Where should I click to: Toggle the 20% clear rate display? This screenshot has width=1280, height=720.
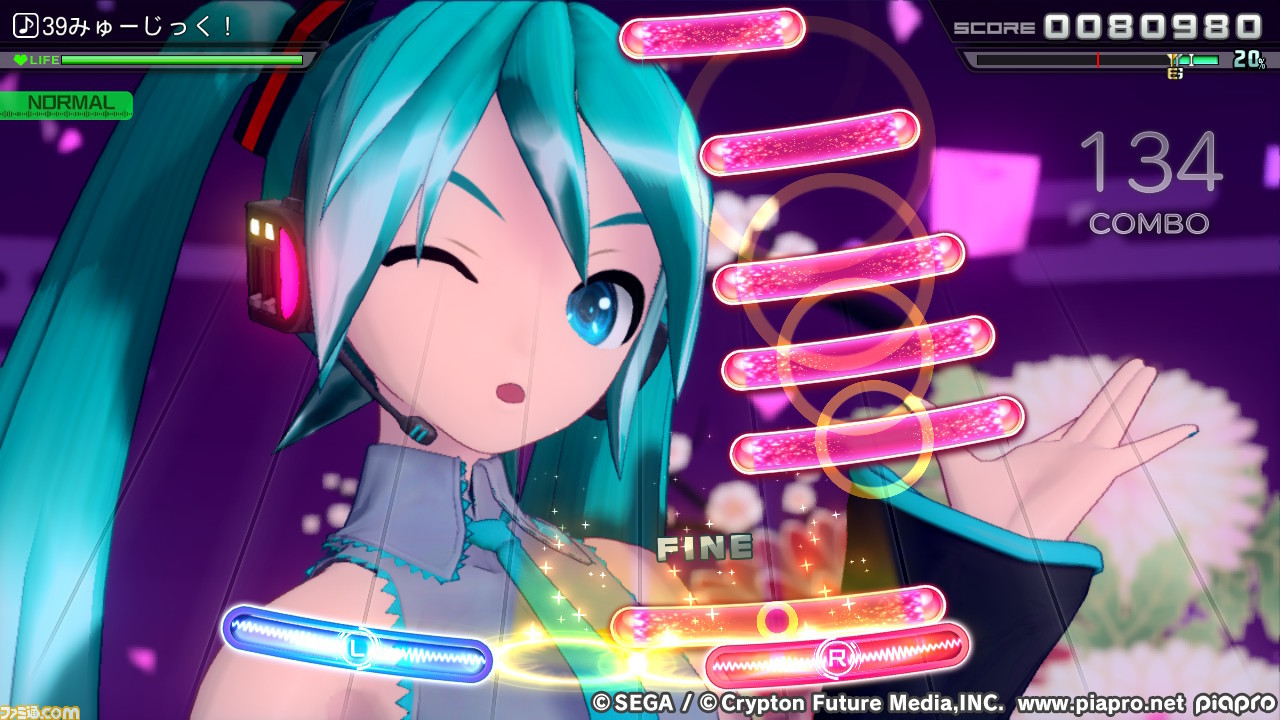pyautogui.click(x=1248, y=60)
